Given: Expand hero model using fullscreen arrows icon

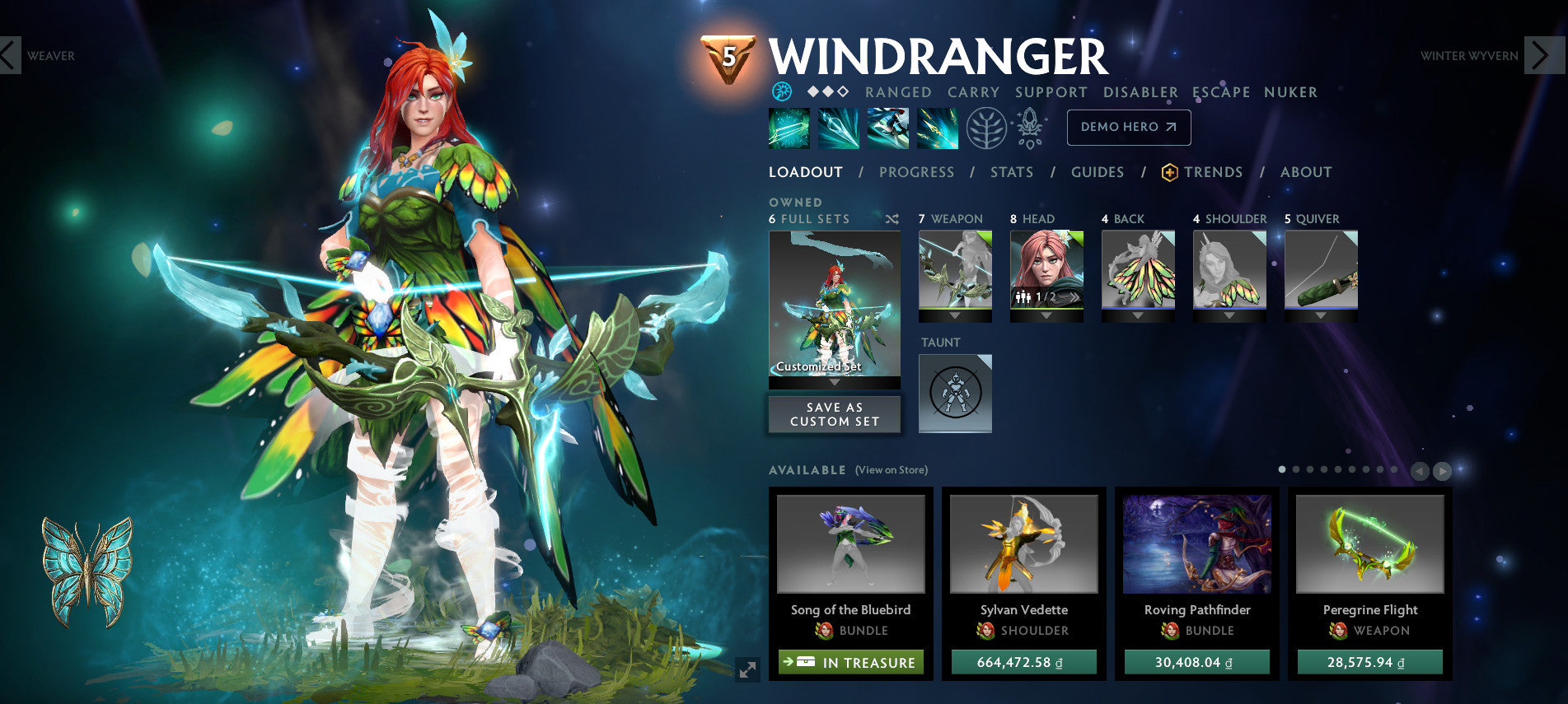Looking at the screenshot, I should 747,671.
